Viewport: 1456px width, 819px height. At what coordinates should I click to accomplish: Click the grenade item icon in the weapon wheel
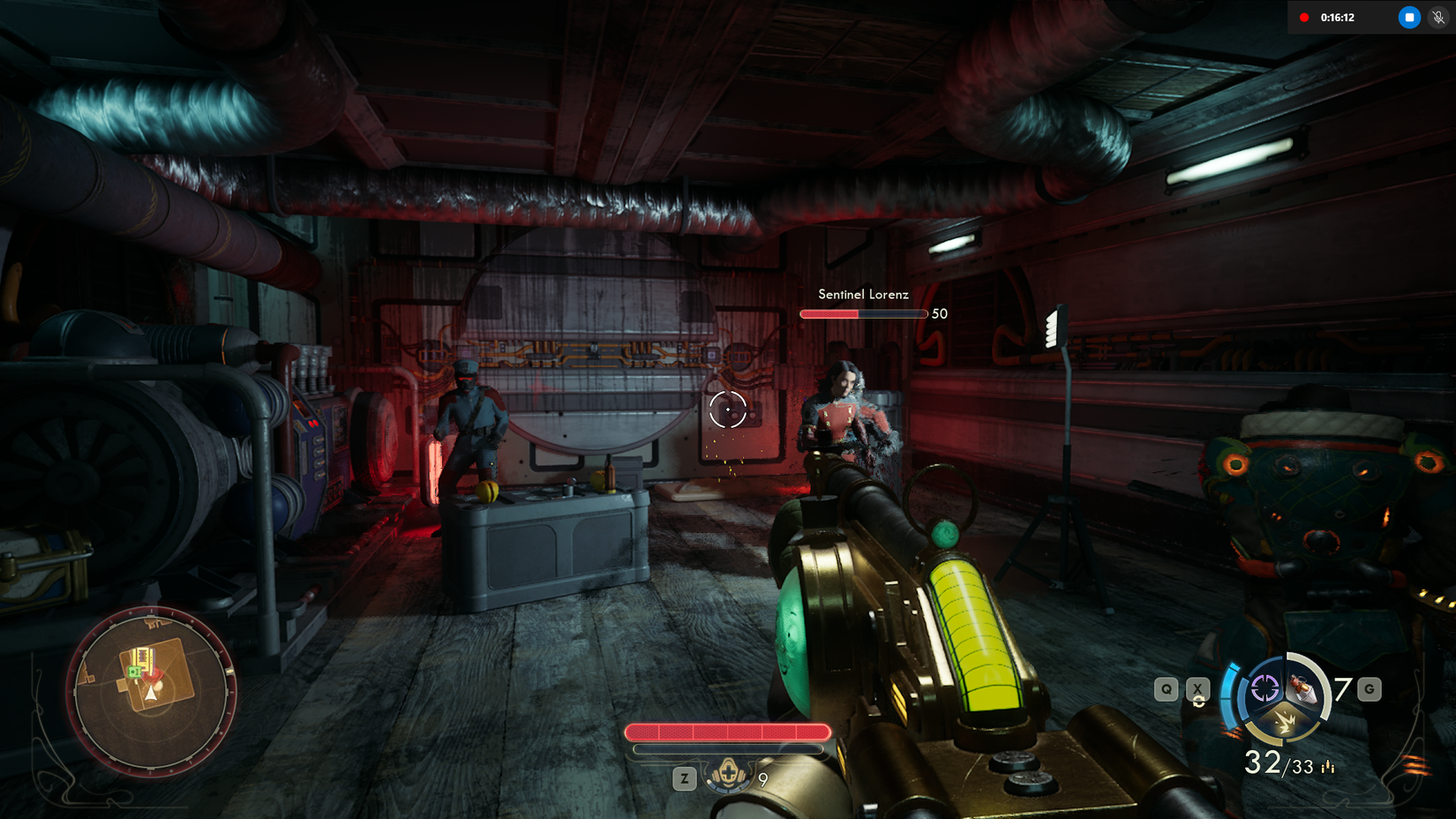tap(1304, 690)
